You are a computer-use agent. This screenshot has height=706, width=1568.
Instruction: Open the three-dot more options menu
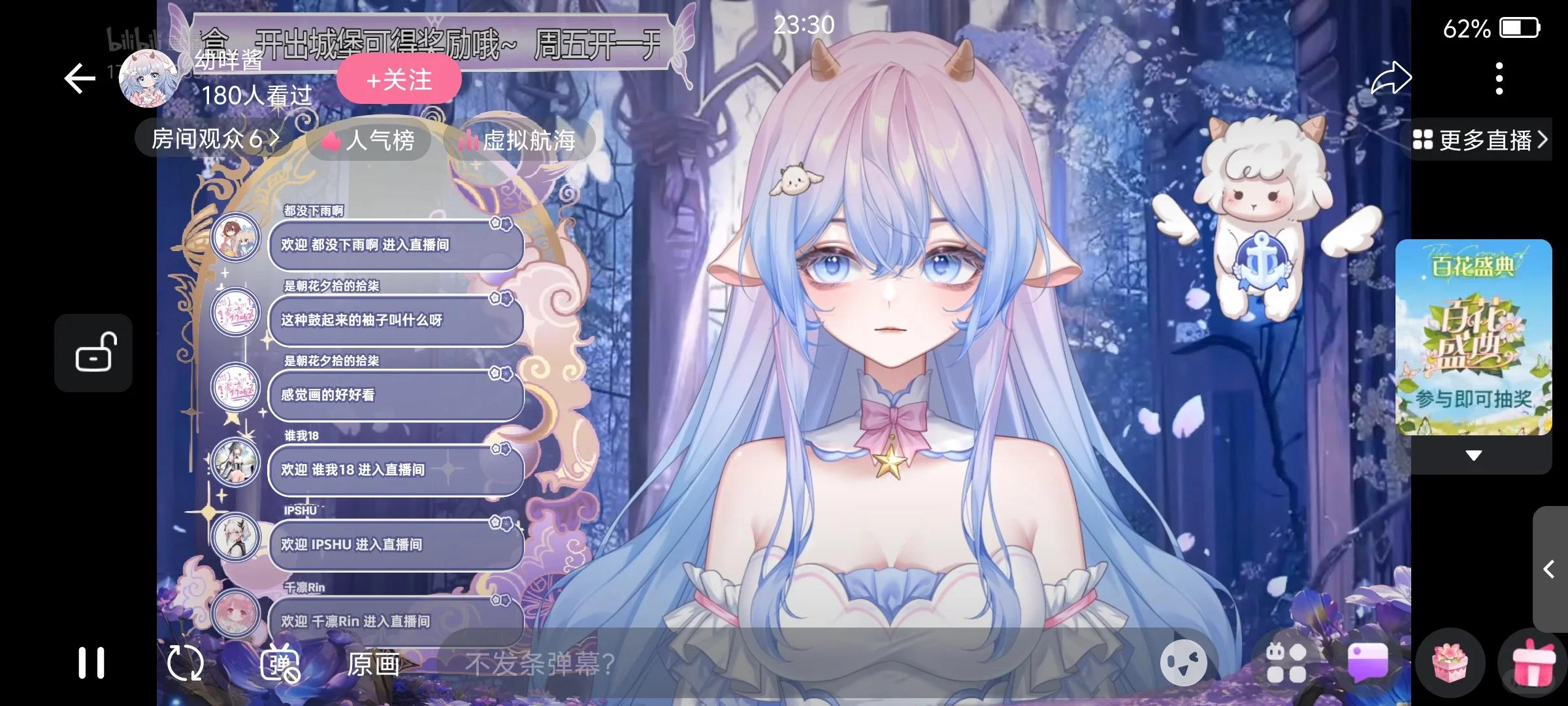pyautogui.click(x=1499, y=77)
